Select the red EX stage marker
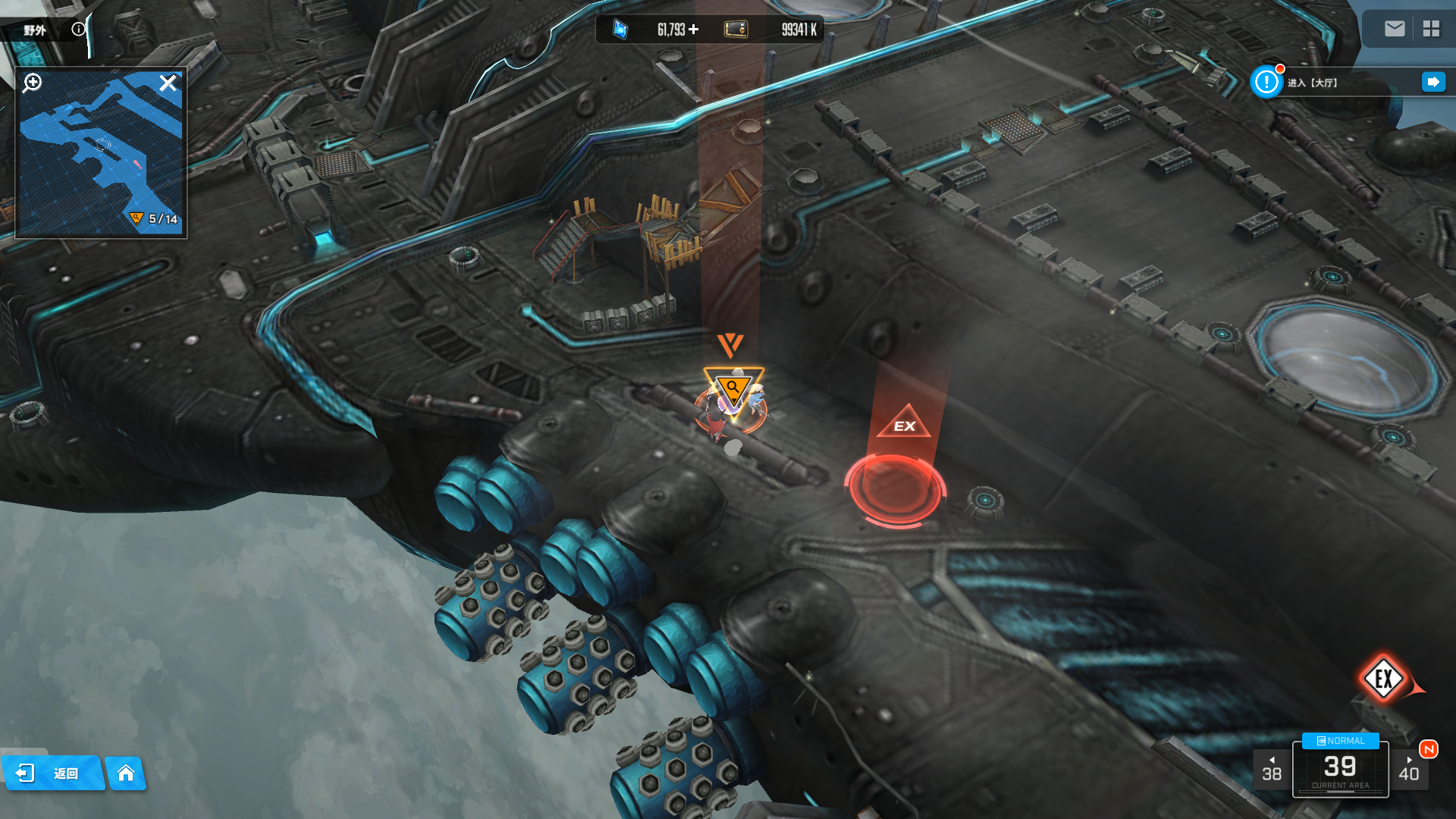The height and width of the screenshot is (819, 1456). coord(897,485)
